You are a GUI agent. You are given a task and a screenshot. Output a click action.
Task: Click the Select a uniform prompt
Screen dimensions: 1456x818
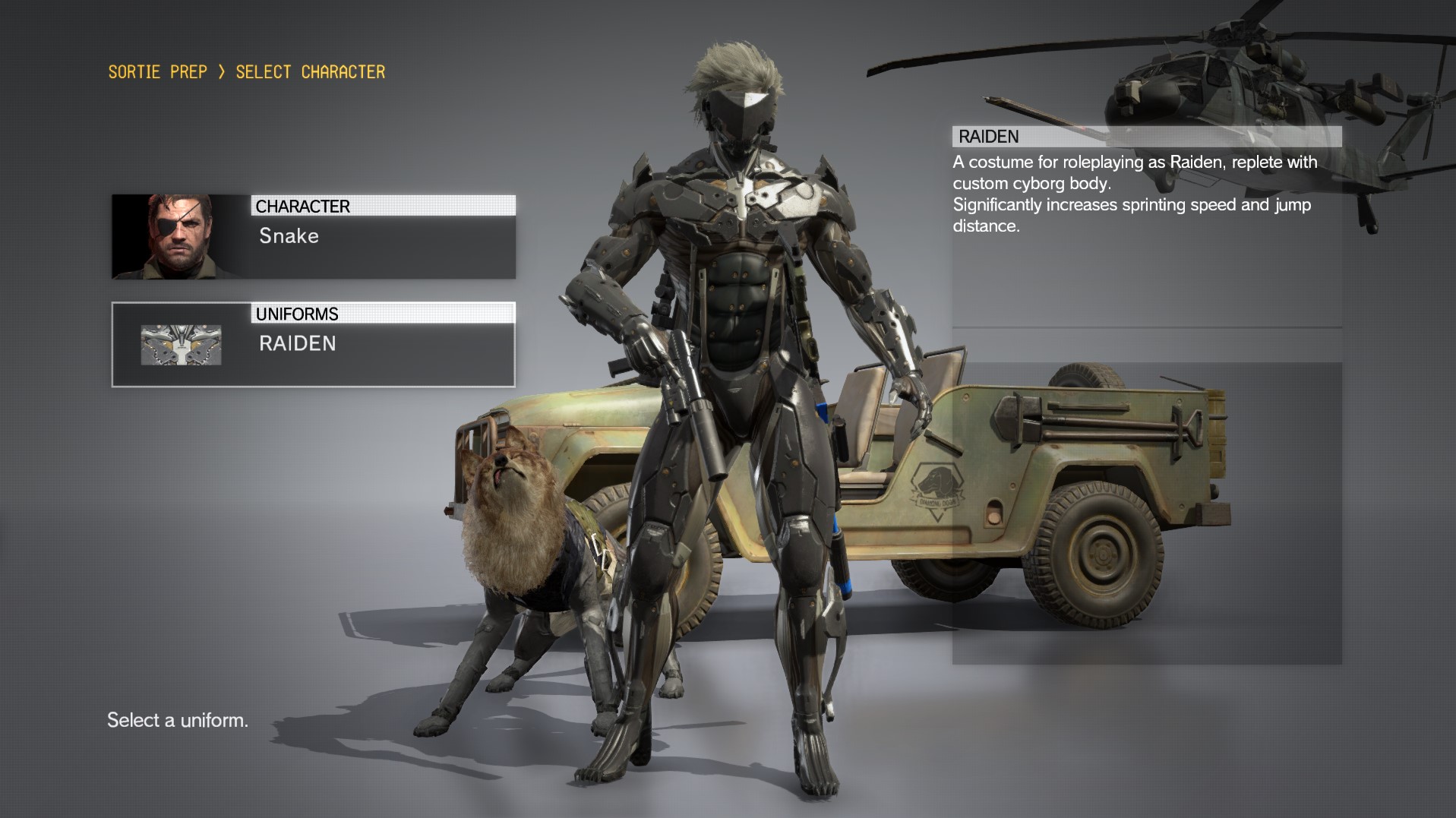pos(177,720)
